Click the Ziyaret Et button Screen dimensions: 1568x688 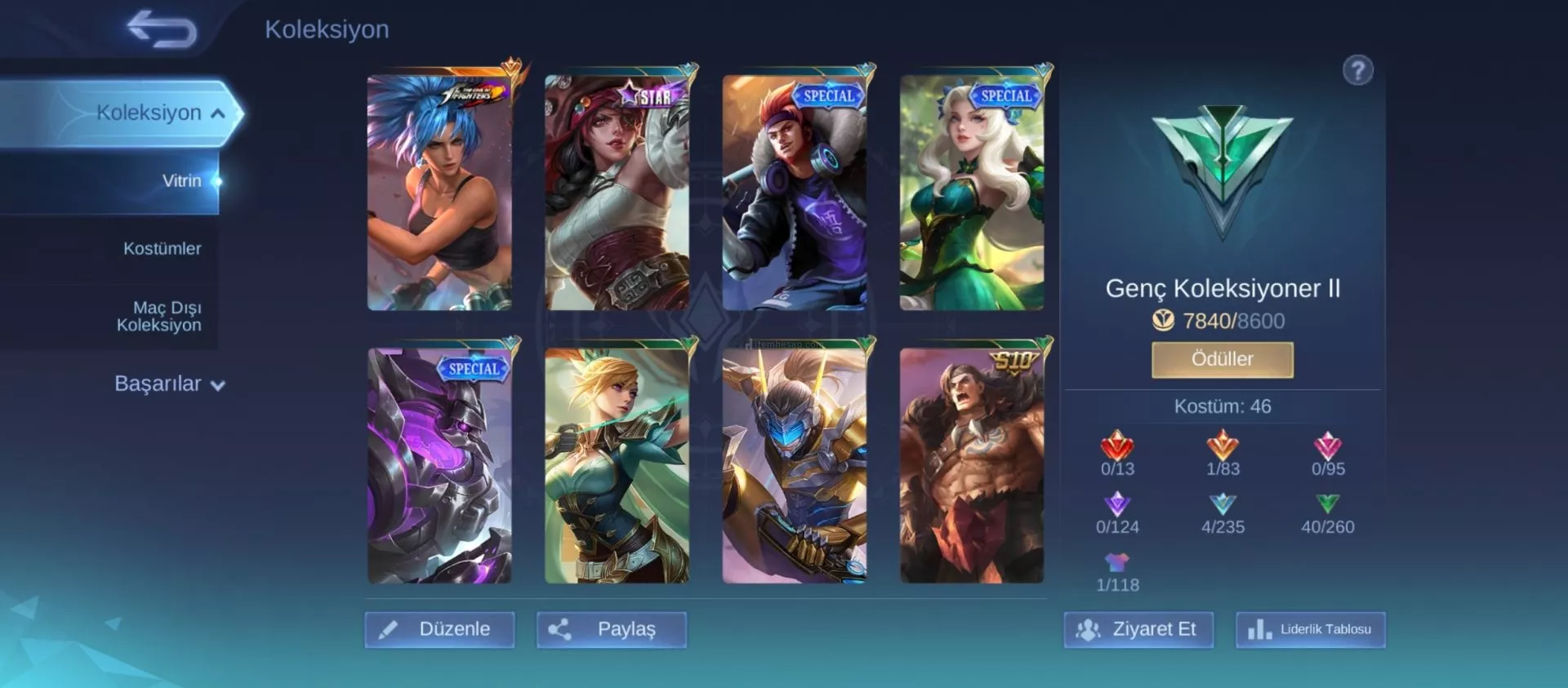pyautogui.click(x=1138, y=629)
